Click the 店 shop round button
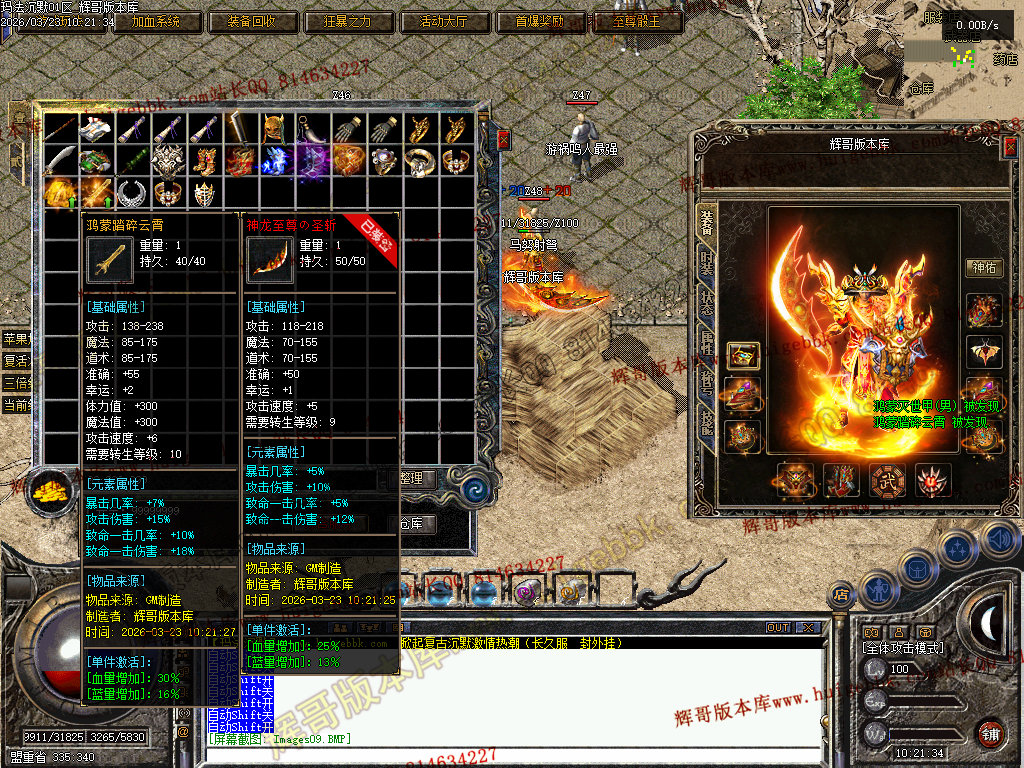The image size is (1024, 768). [842, 596]
